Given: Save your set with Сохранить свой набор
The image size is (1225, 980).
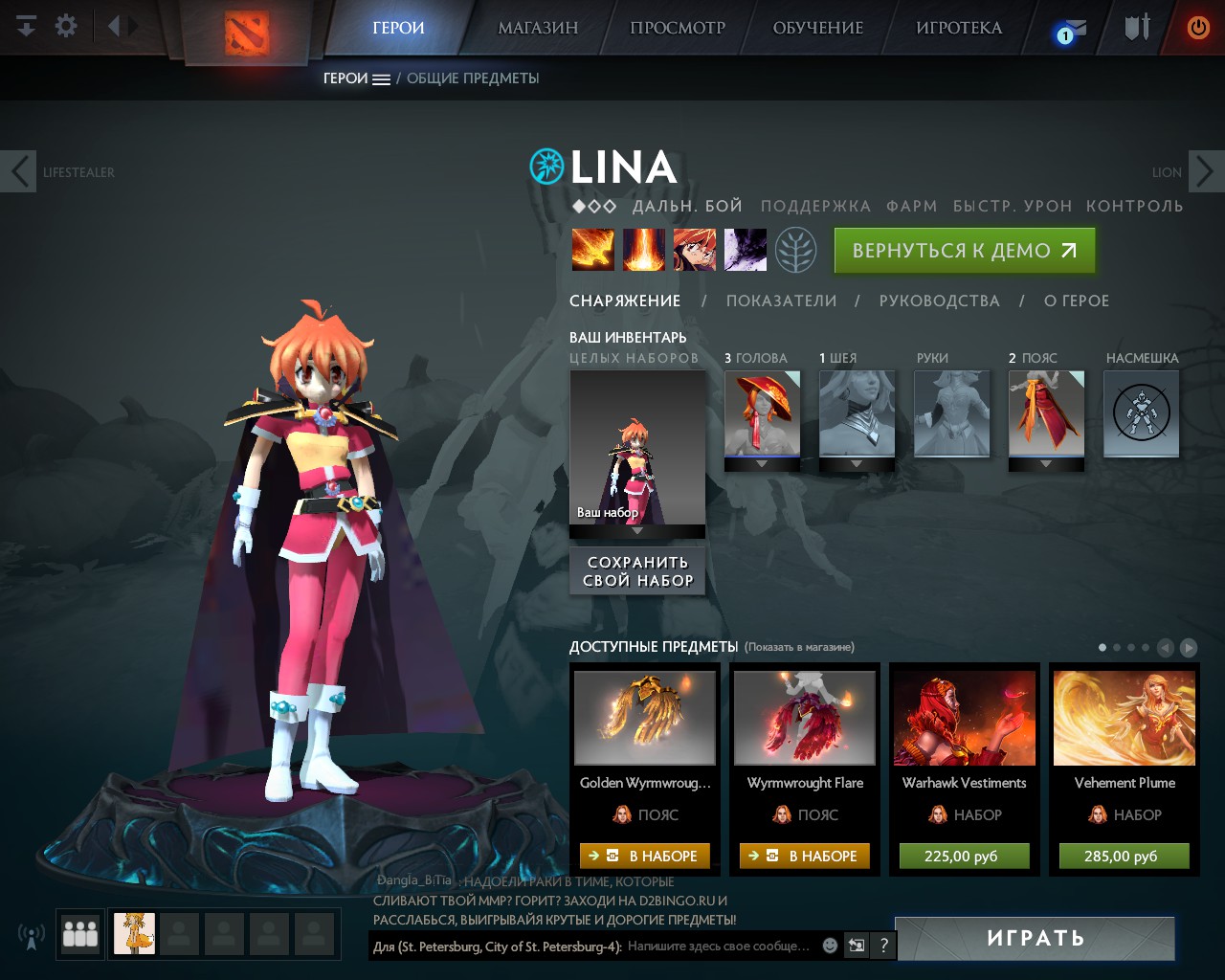Looking at the screenshot, I should click(637, 571).
